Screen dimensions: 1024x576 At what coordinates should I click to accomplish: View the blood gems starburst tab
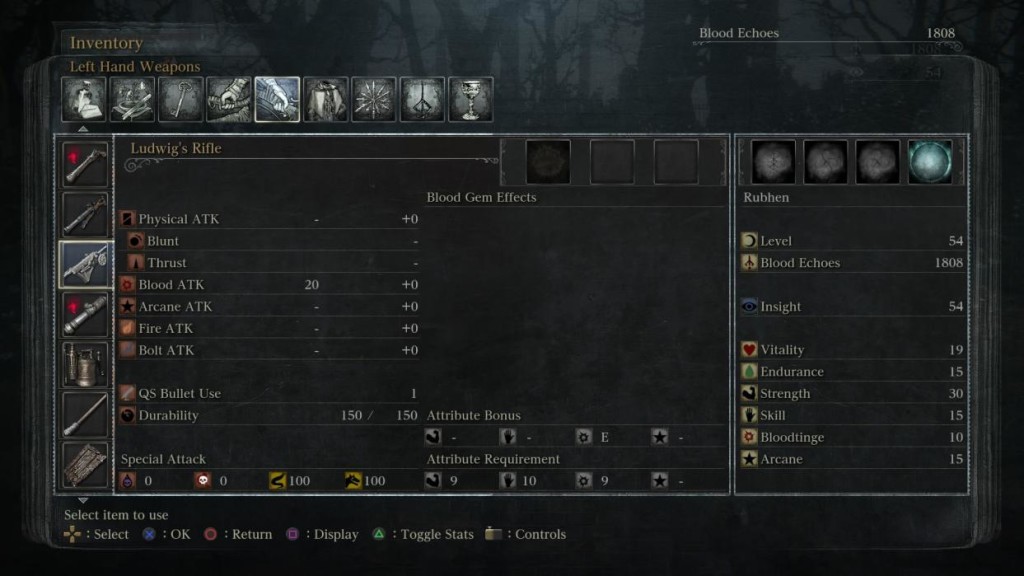tap(374, 100)
